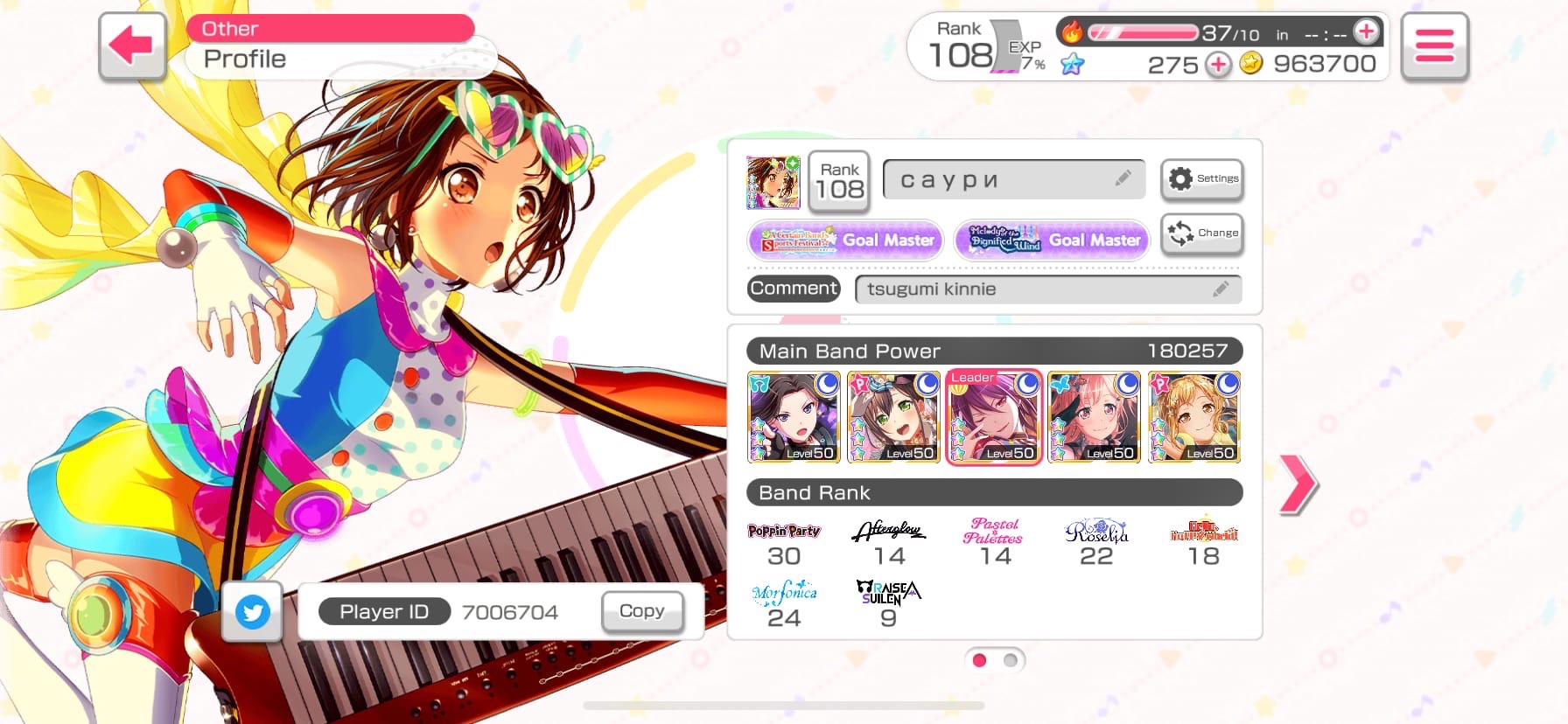Open profile Settings
The width and height of the screenshot is (1568, 724).
(1202, 179)
